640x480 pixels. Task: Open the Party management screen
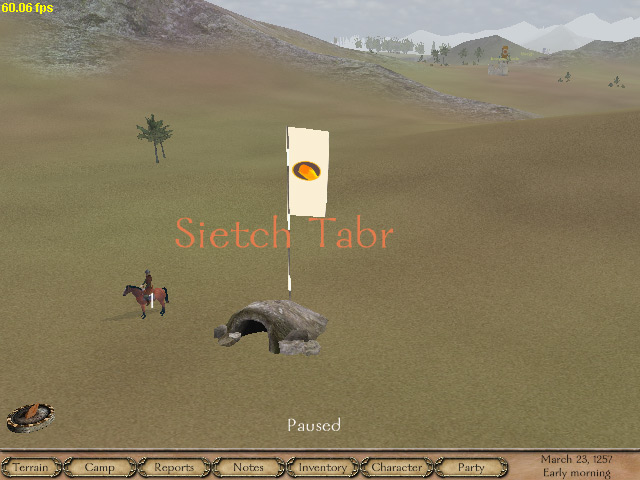tap(471, 467)
